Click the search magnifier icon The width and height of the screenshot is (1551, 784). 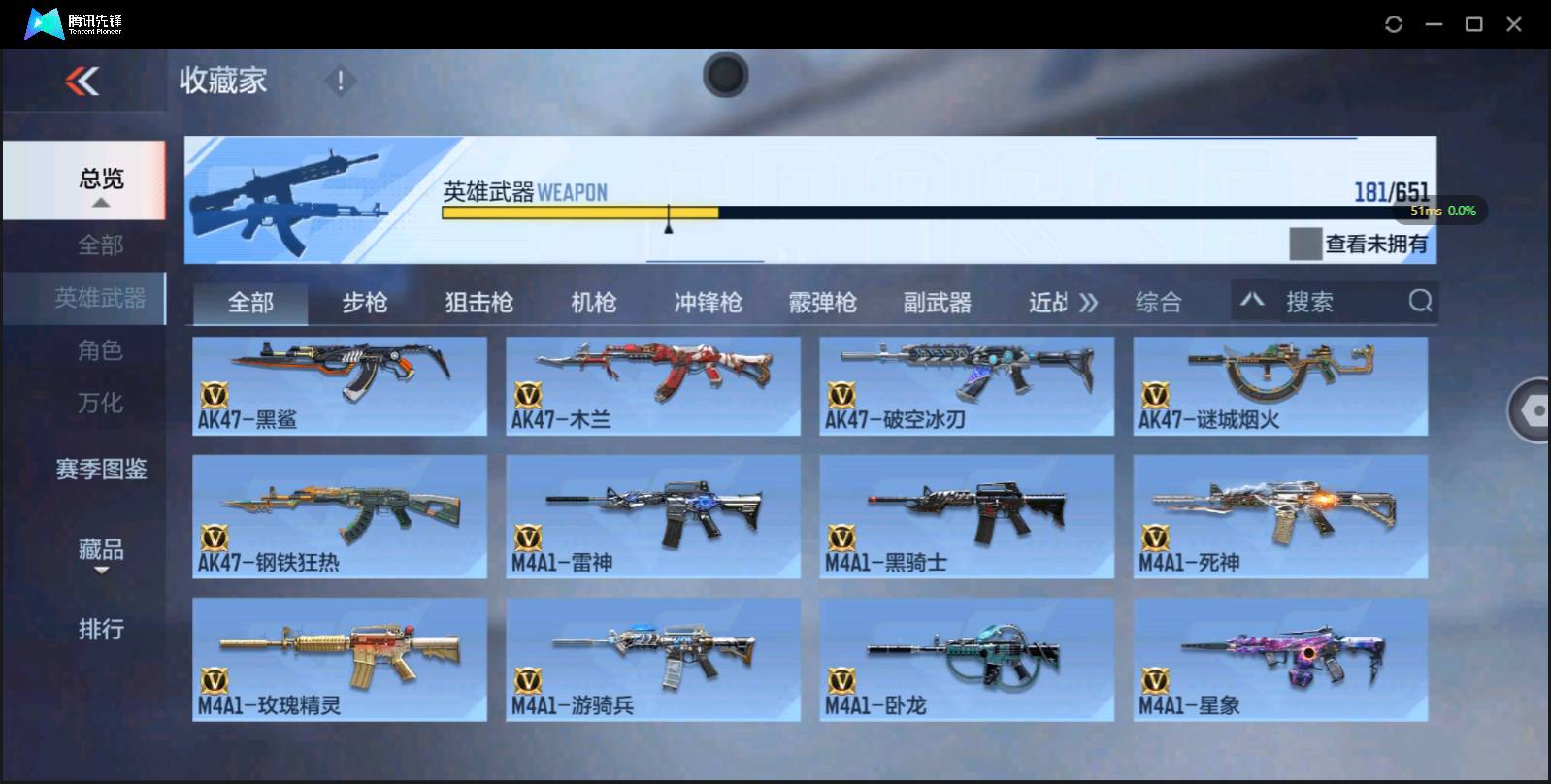click(x=1420, y=302)
